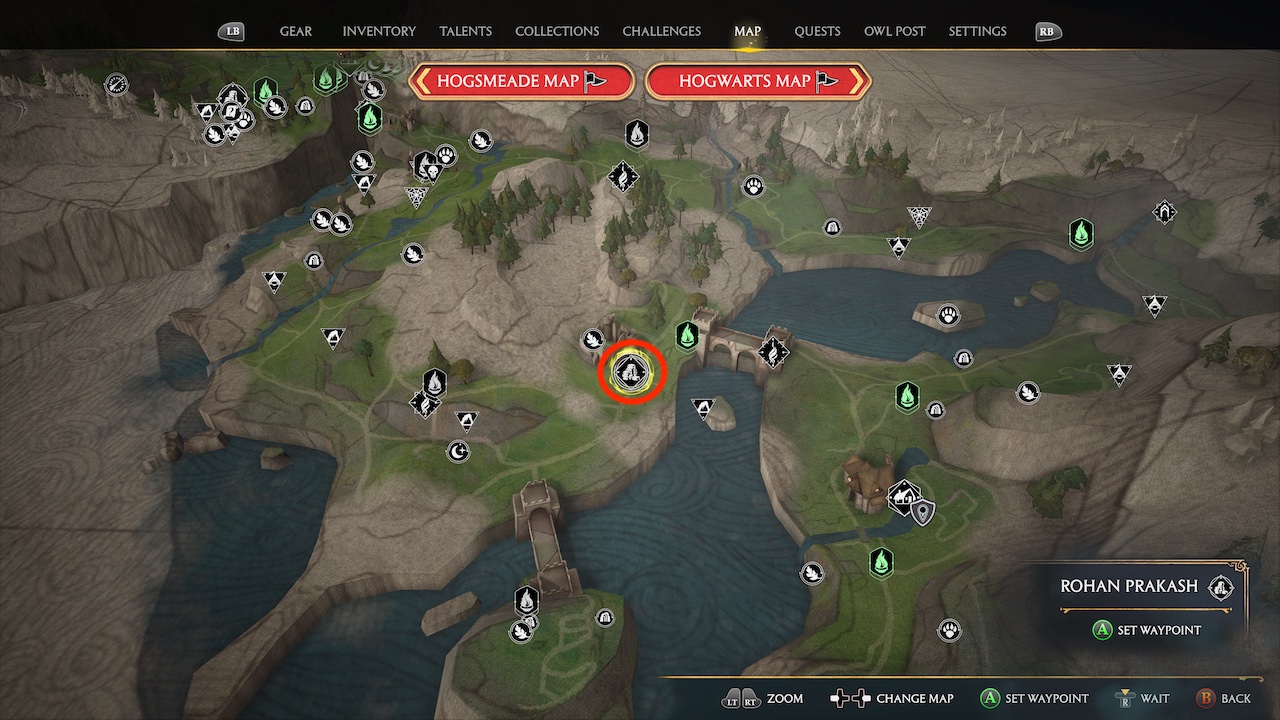This screenshot has height=720, width=1280.
Task: Open the COLLECTIONS menu item
Action: [556, 31]
